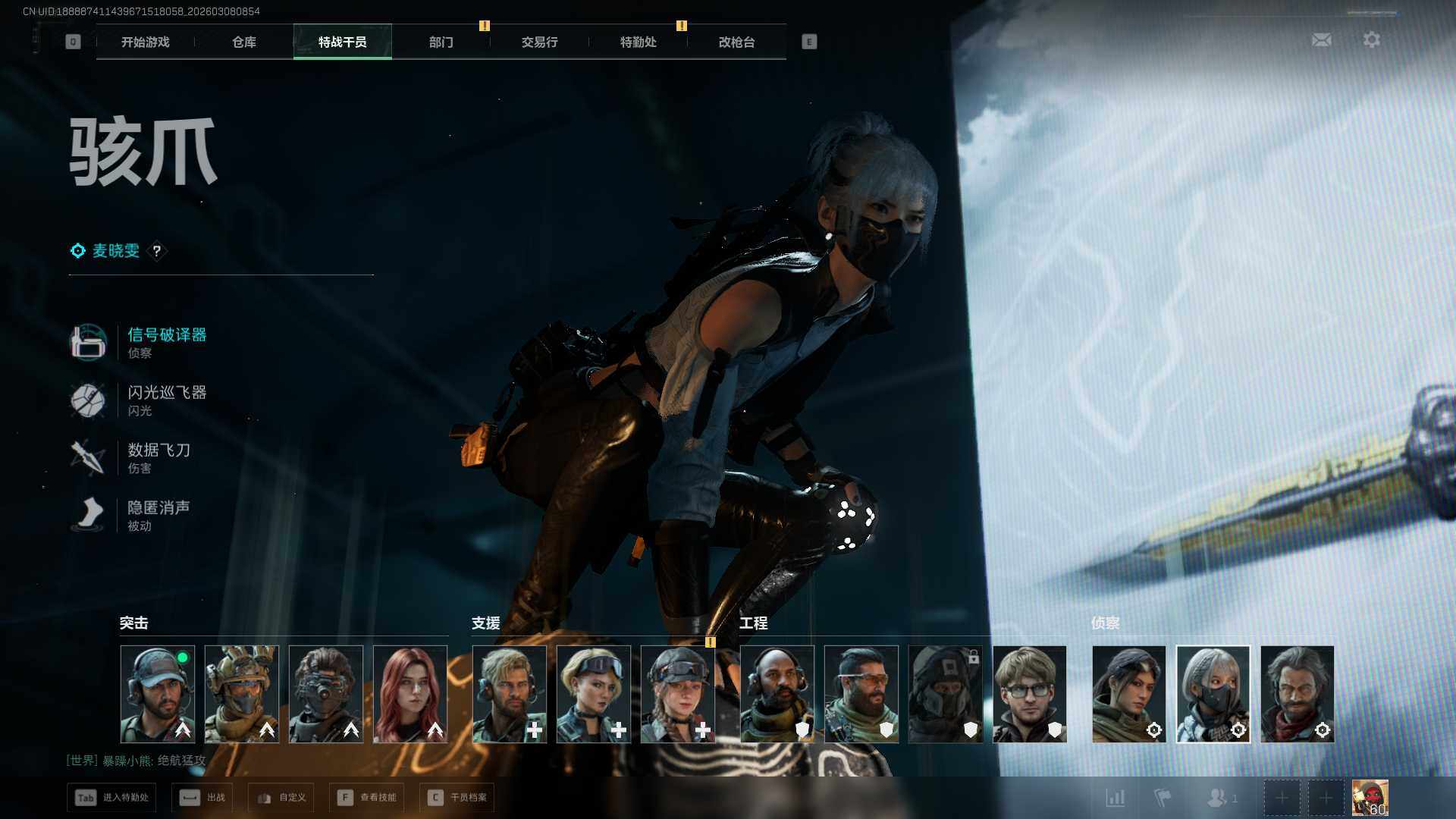Select the 特勤处 tab
Viewport: 1456px width, 819px height.
[639, 42]
